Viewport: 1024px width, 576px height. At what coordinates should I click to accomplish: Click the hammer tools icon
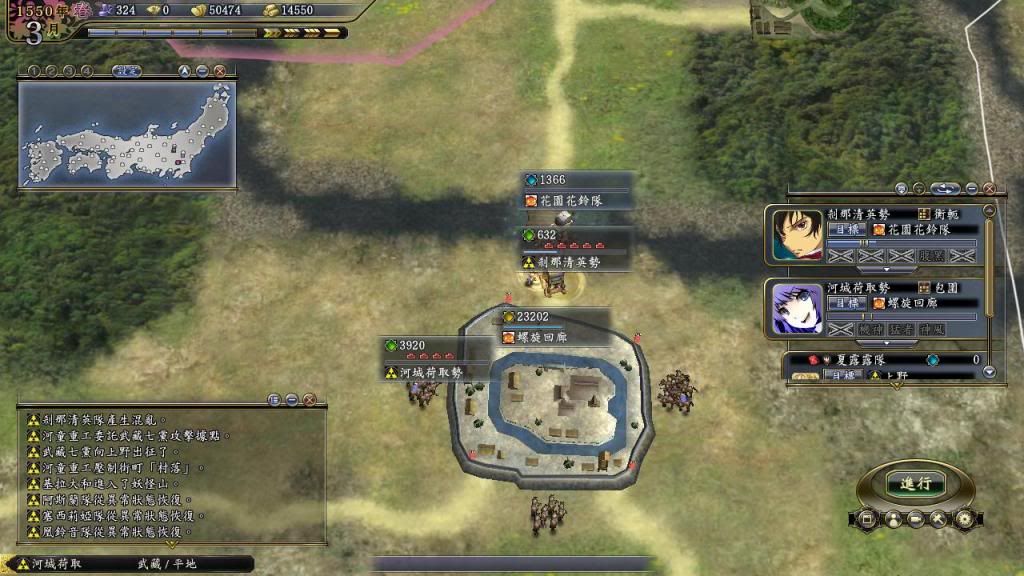(x=938, y=519)
